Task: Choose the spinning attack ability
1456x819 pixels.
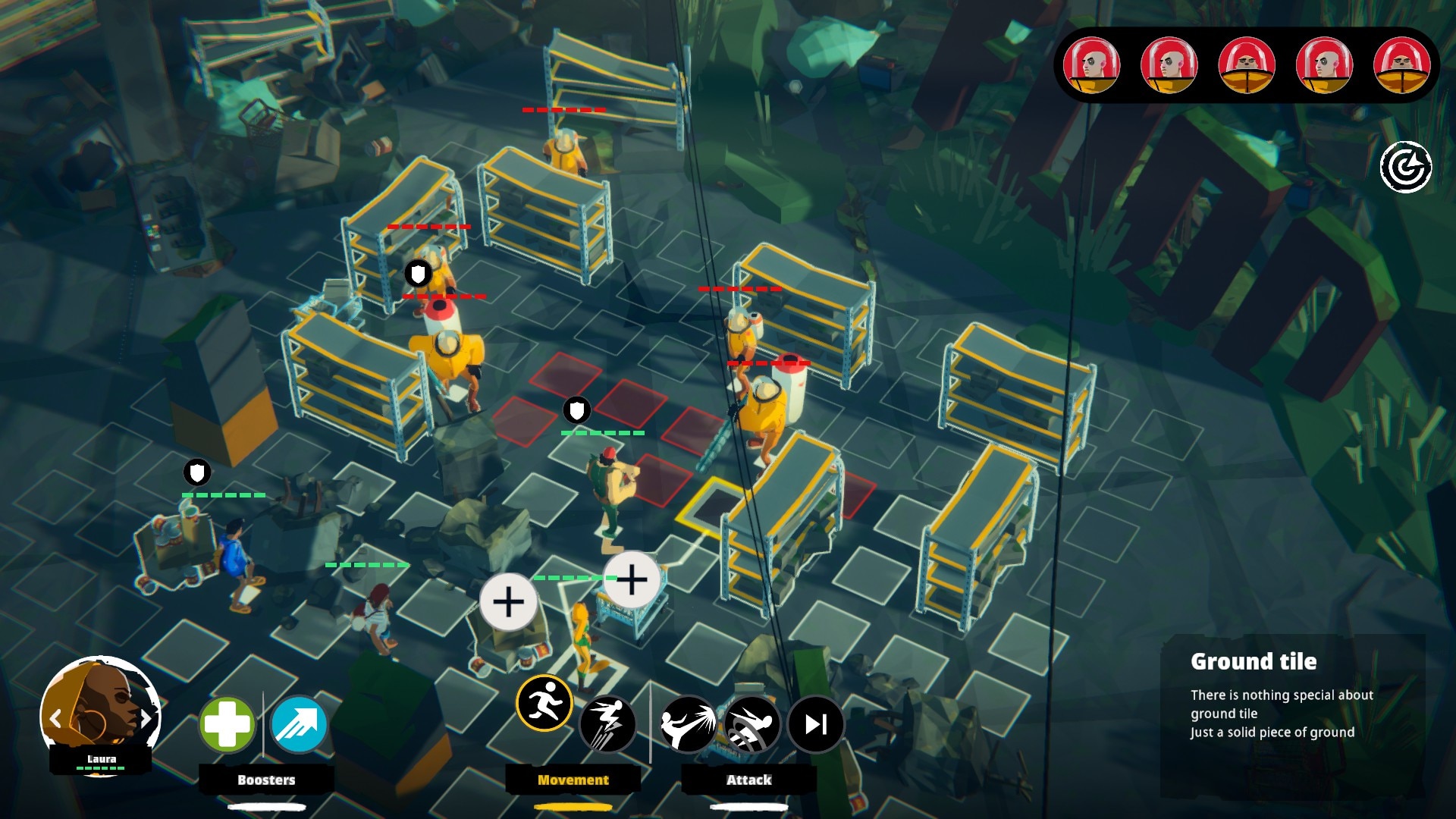Action: [752, 724]
